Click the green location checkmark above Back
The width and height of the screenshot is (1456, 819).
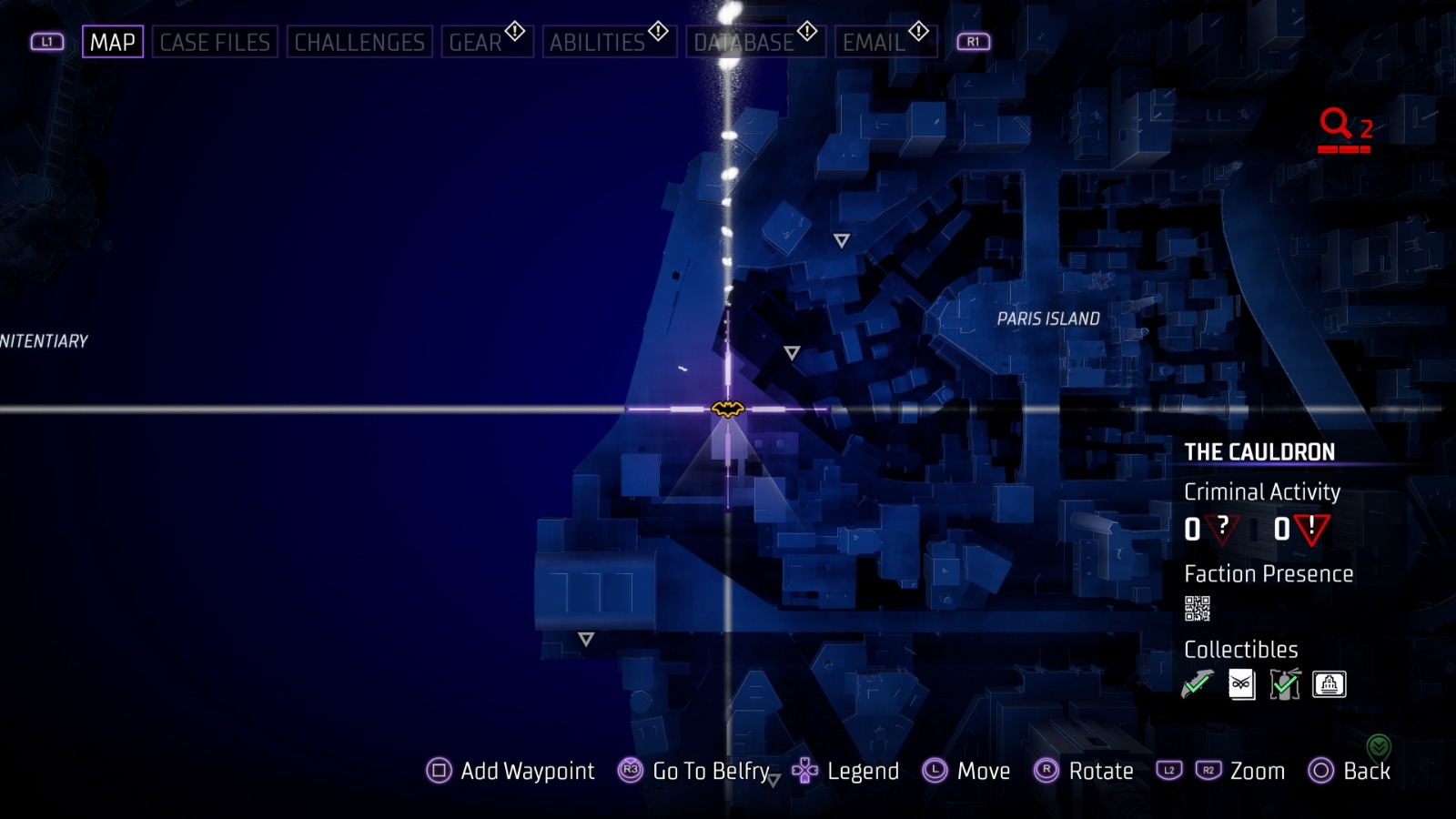(1378, 743)
